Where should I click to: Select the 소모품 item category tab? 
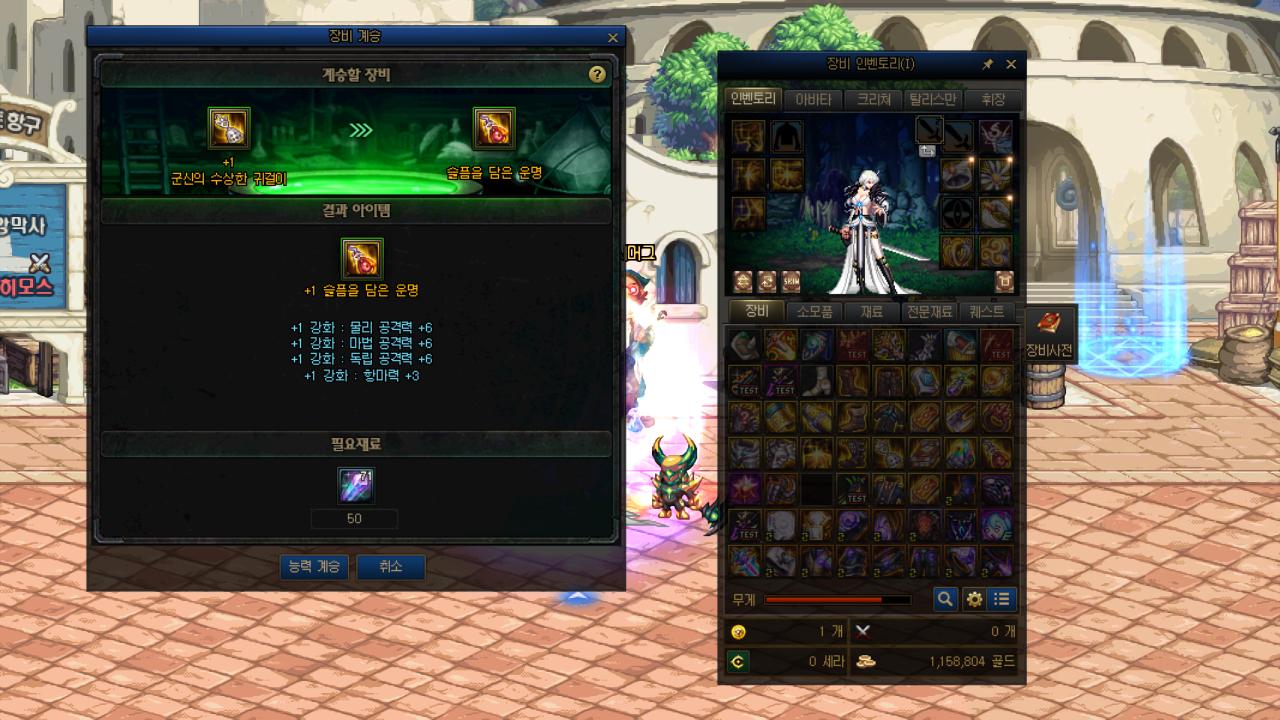click(x=814, y=311)
